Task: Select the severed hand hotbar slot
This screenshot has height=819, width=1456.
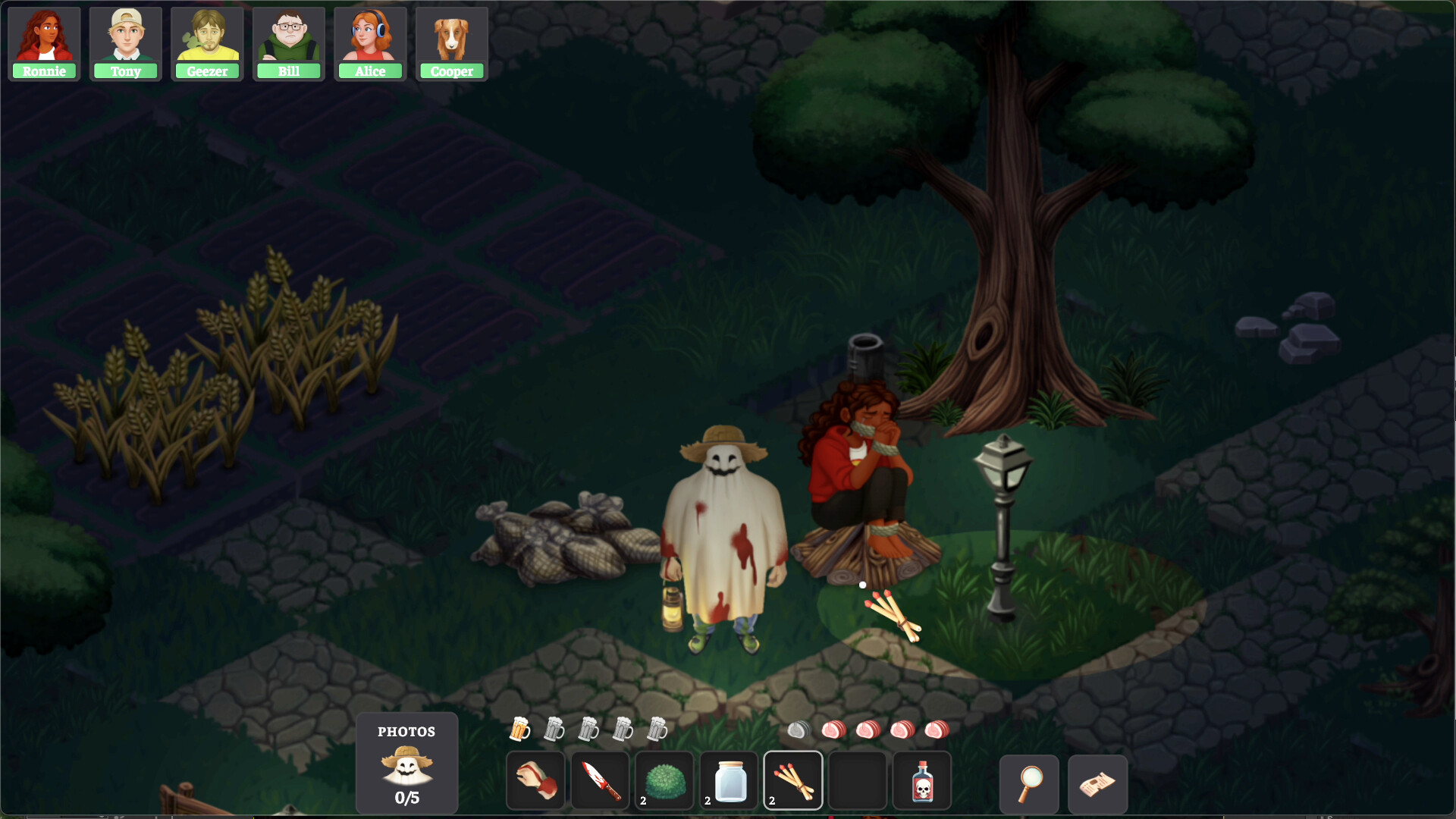Action: [x=536, y=781]
